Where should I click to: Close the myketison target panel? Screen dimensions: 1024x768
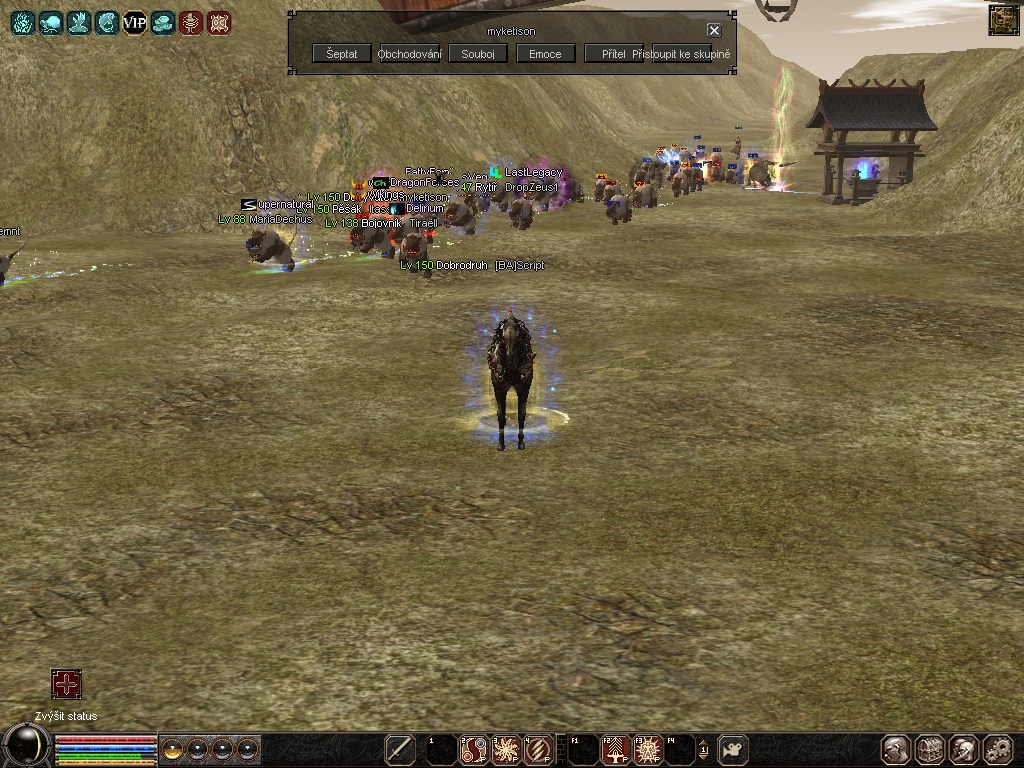[714, 31]
